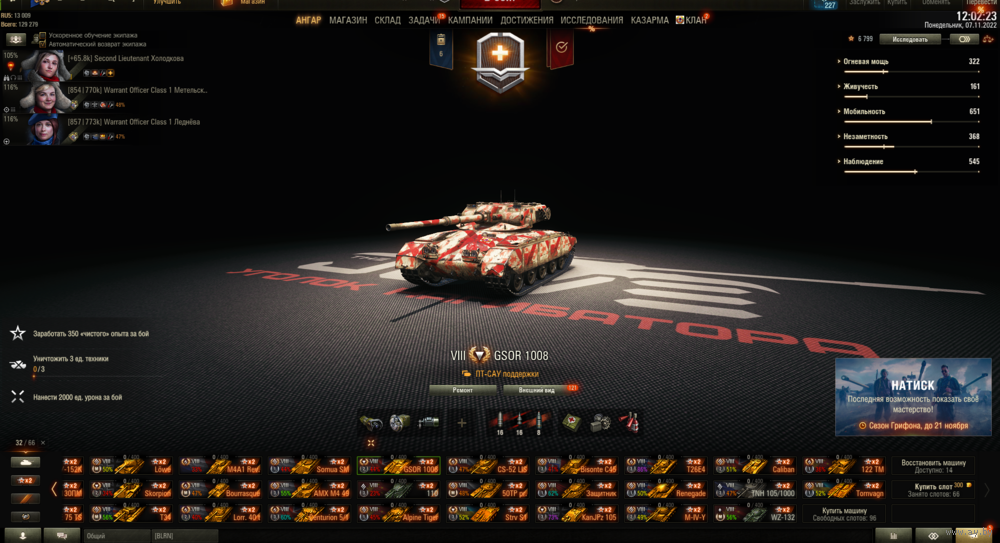Image resolution: width=1000 pixels, height=543 pixels.
Task: Open the Исследования (Research) tab
Action: pyautogui.click(x=591, y=20)
